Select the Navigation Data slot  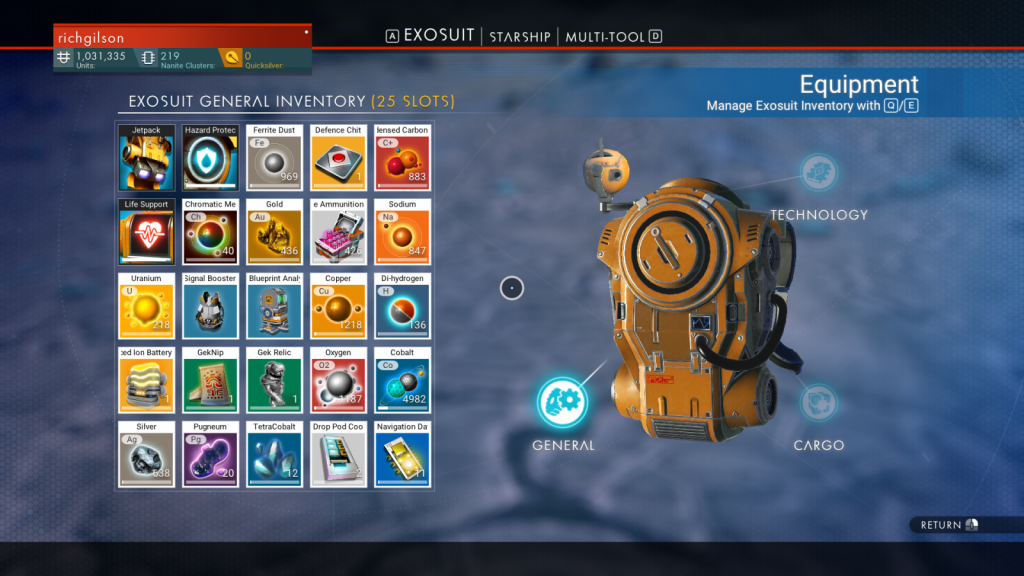[403, 454]
